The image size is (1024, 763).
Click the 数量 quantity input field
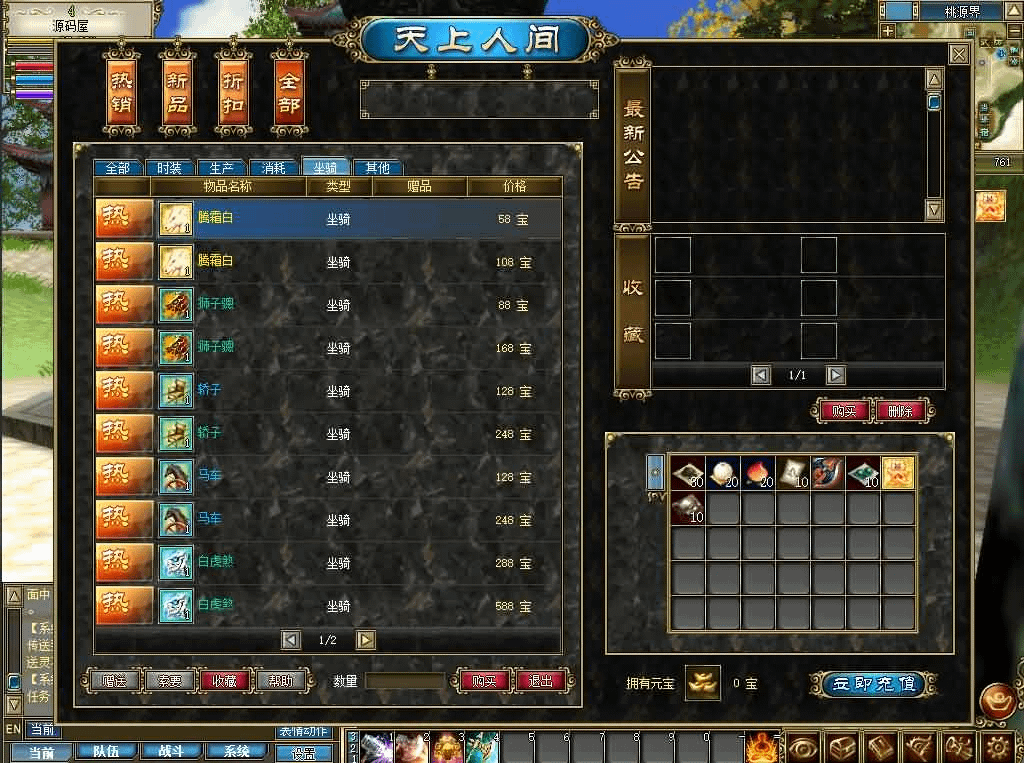(405, 681)
